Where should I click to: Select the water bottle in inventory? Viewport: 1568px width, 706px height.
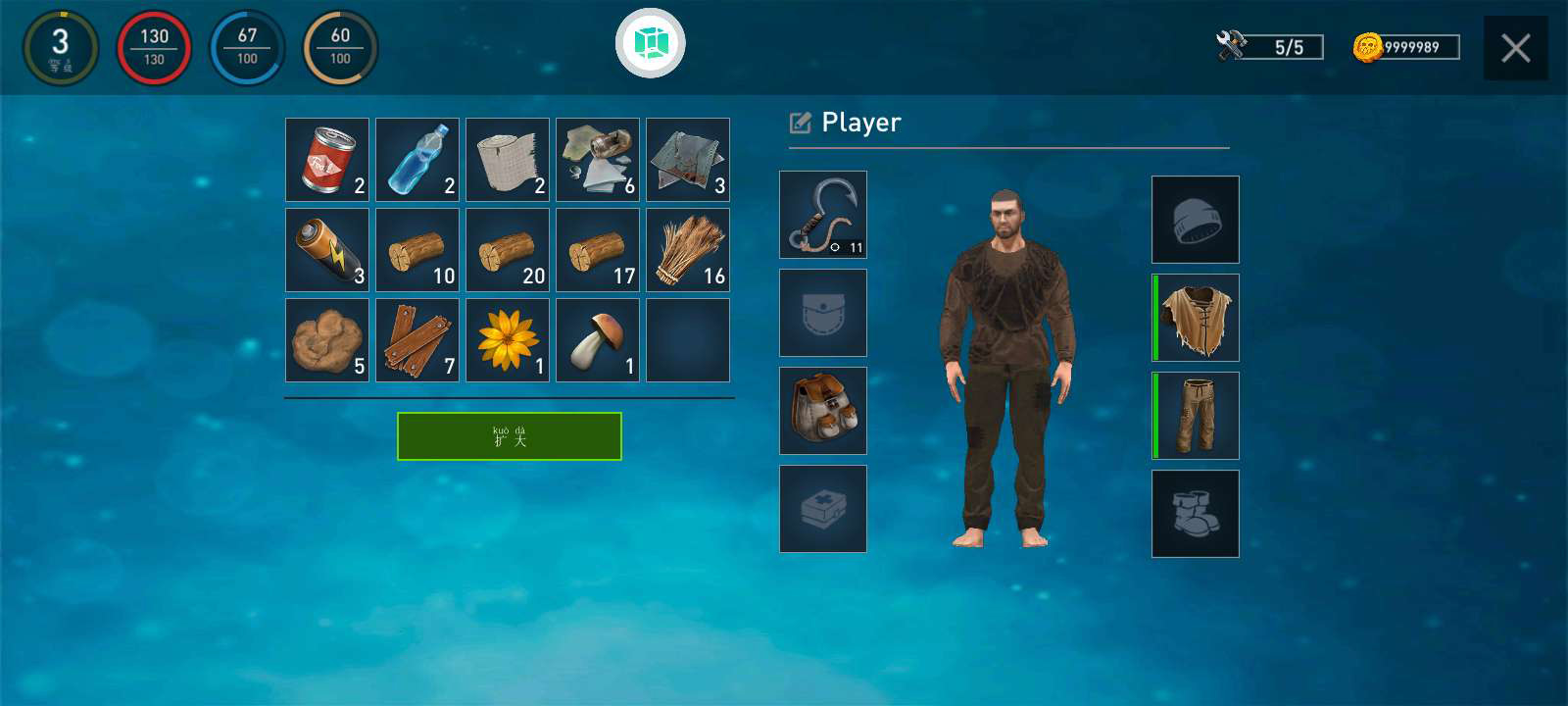click(x=416, y=160)
